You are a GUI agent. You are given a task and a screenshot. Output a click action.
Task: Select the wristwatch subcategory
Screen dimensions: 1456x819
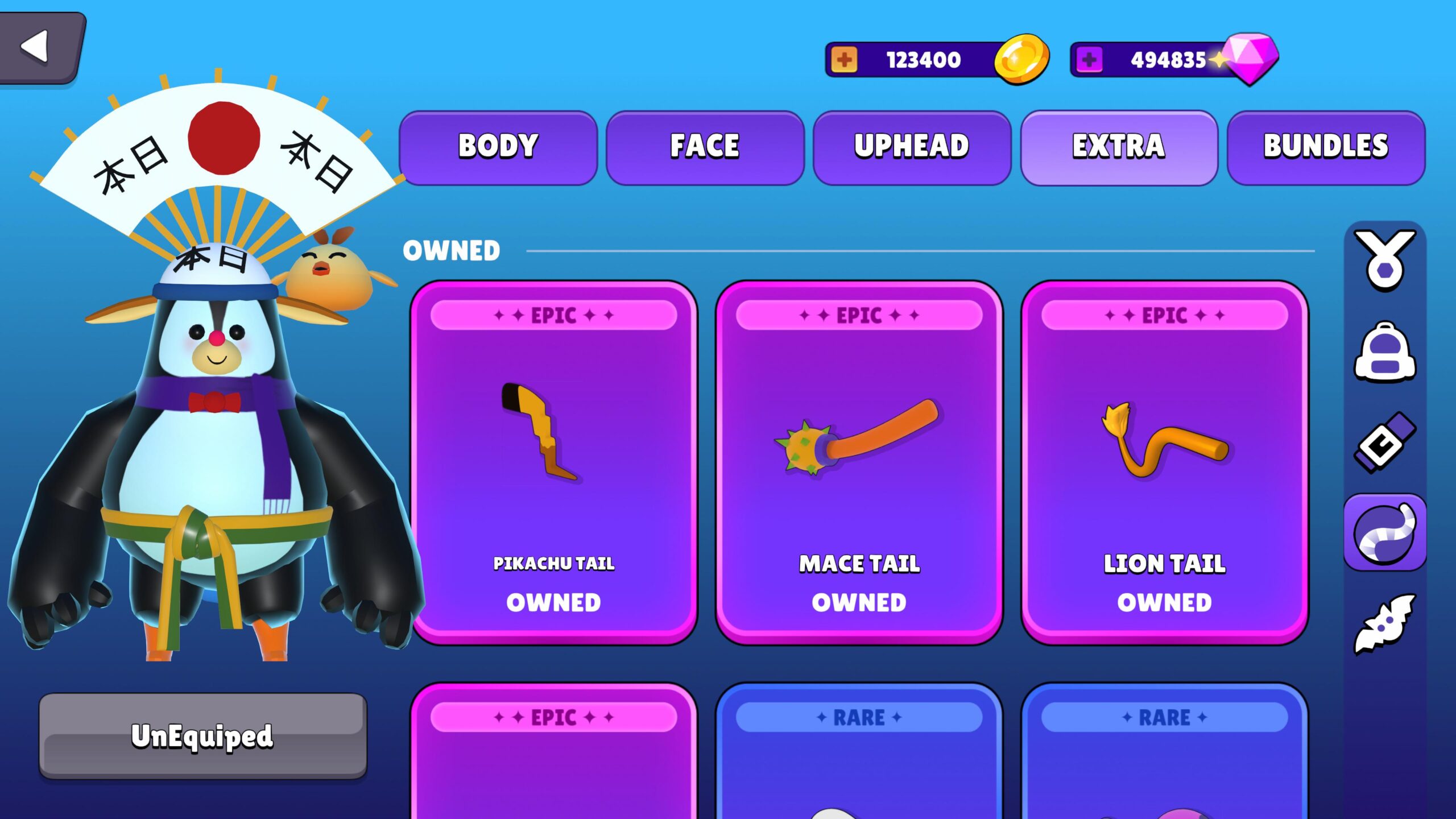point(1384,442)
